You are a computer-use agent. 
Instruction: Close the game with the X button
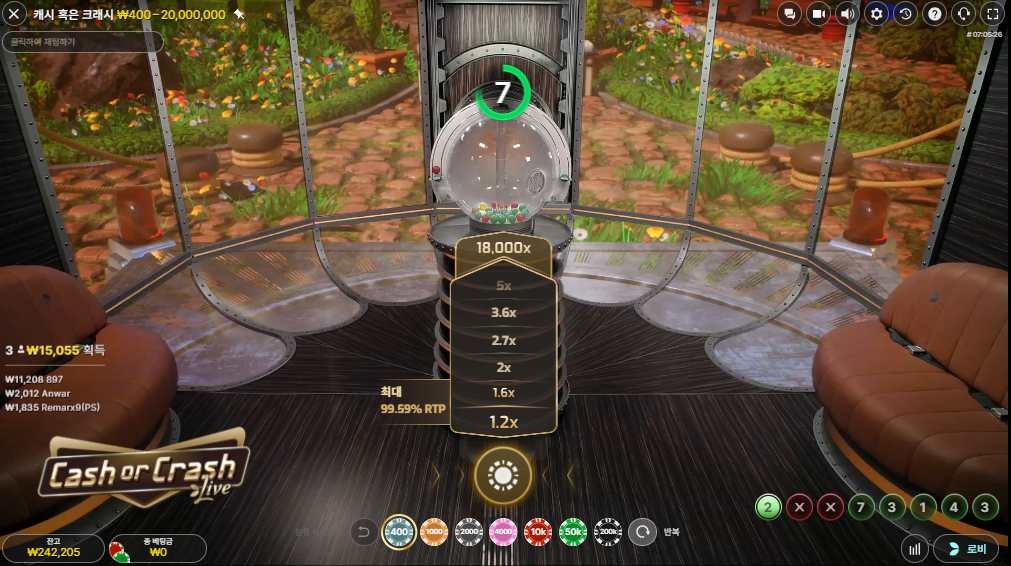click(x=15, y=14)
